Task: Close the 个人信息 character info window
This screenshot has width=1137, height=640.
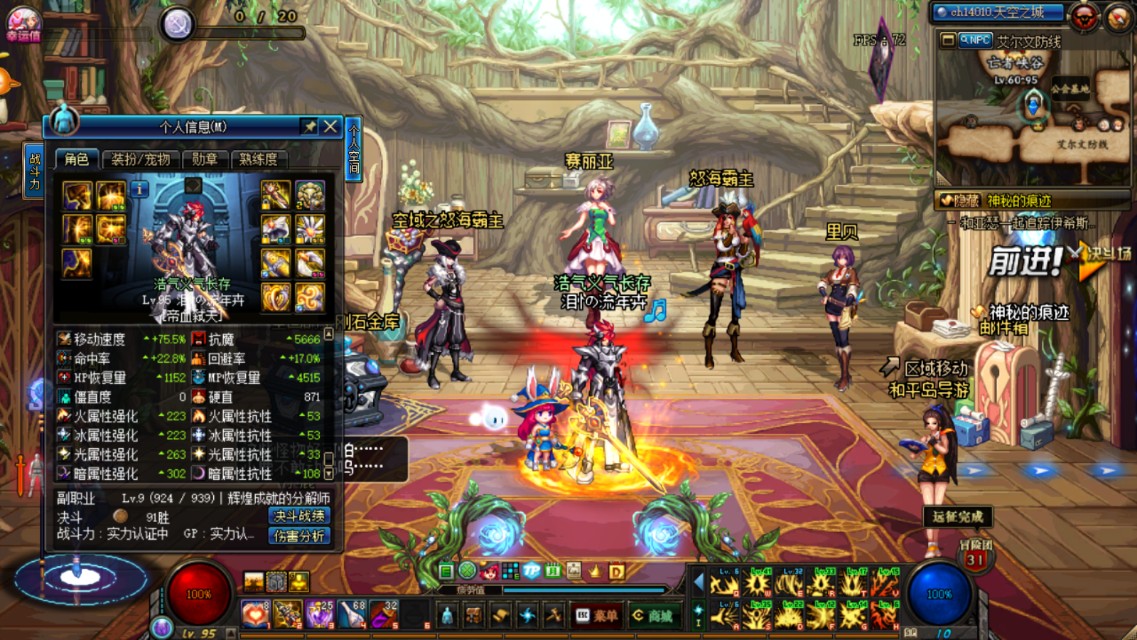Action: [330, 126]
